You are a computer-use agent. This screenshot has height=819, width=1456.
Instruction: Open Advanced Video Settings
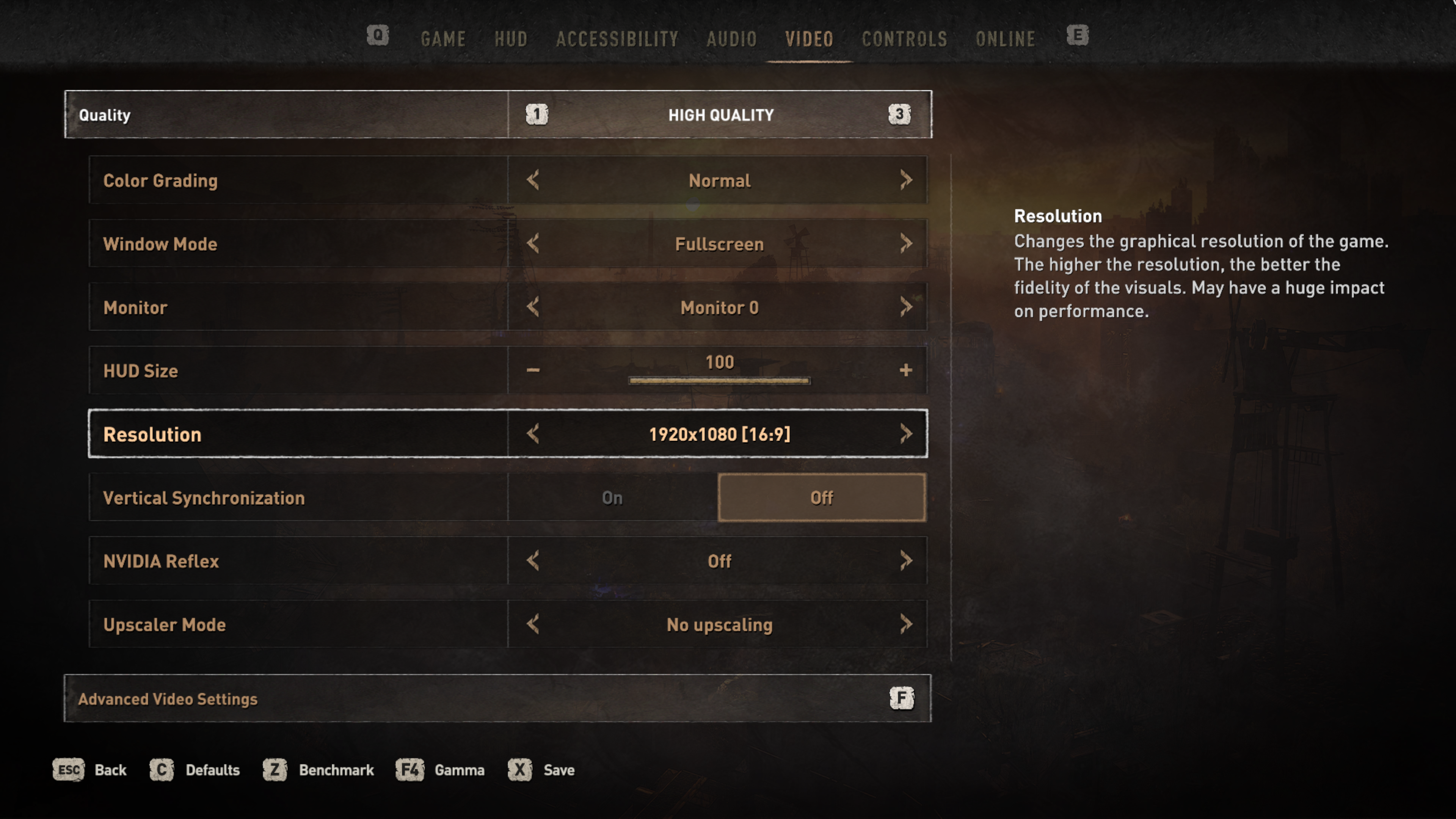497,698
